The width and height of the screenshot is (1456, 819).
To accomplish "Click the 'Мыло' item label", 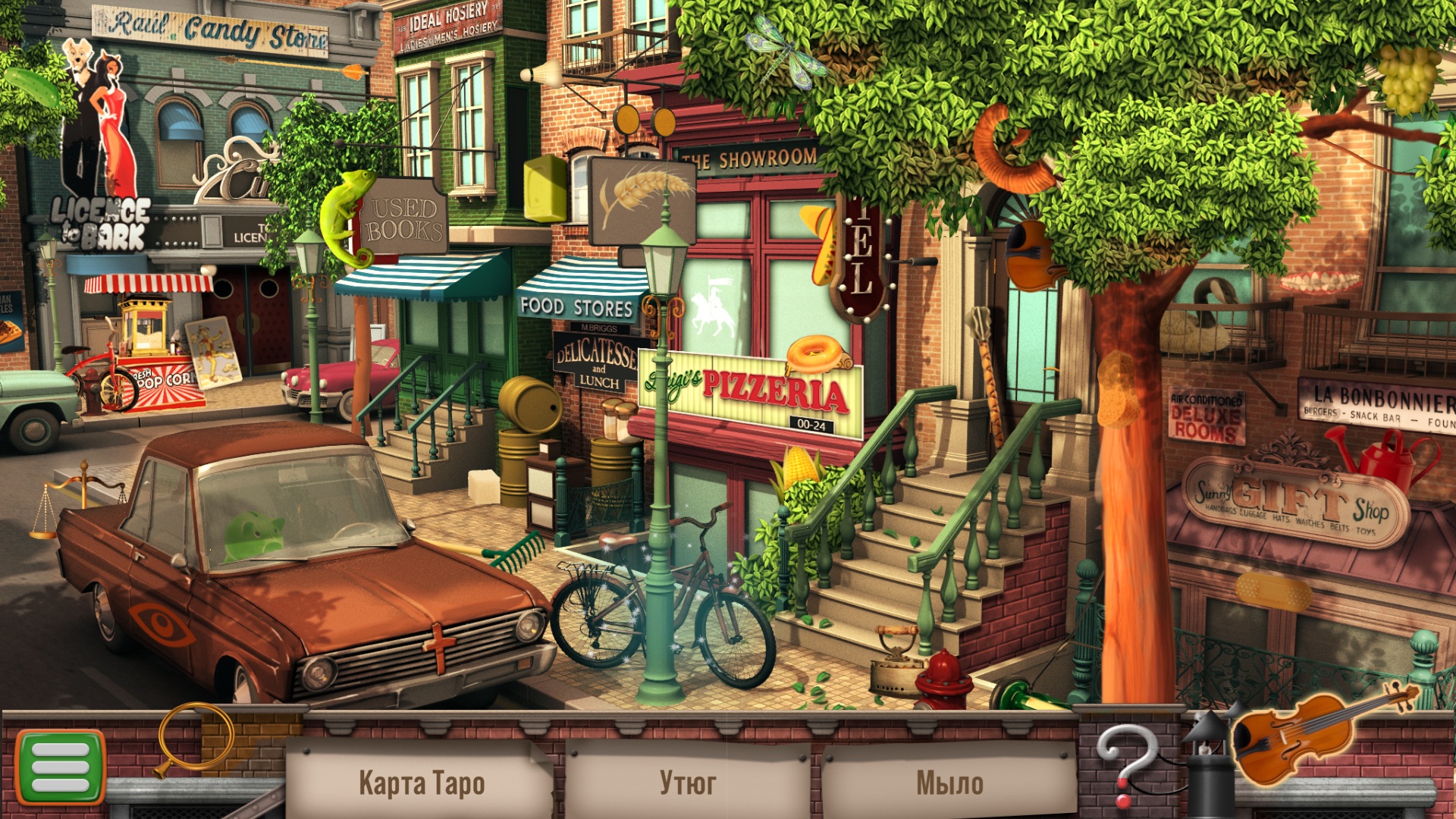I will 949,783.
